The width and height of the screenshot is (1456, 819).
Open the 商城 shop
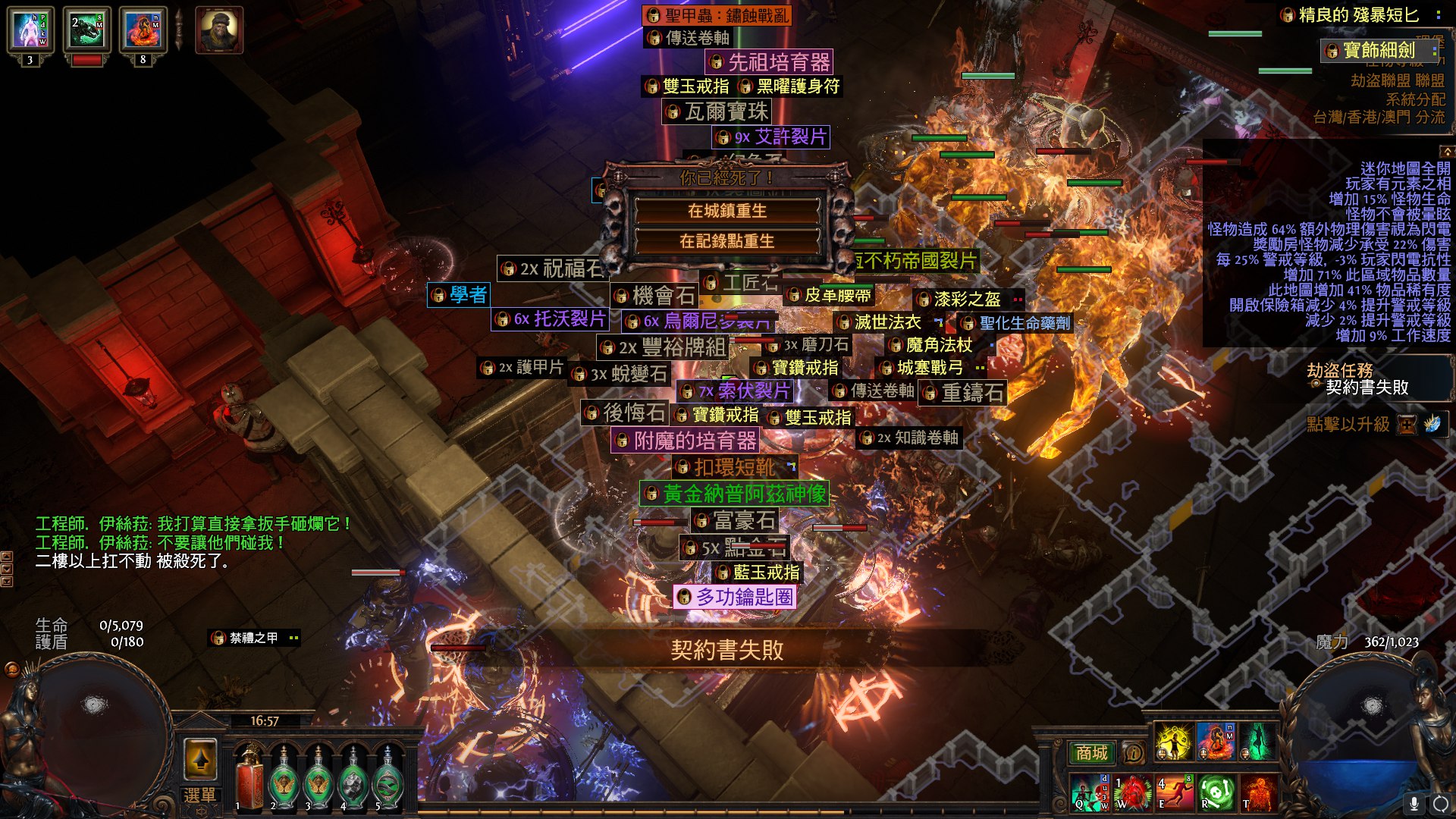point(1091,752)
